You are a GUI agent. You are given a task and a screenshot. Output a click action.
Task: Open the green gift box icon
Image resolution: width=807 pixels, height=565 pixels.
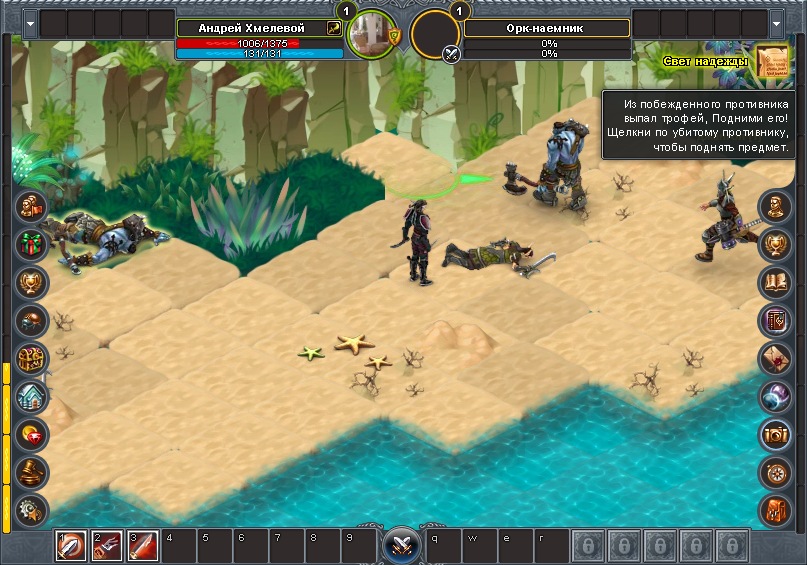(x=32, y=244)
